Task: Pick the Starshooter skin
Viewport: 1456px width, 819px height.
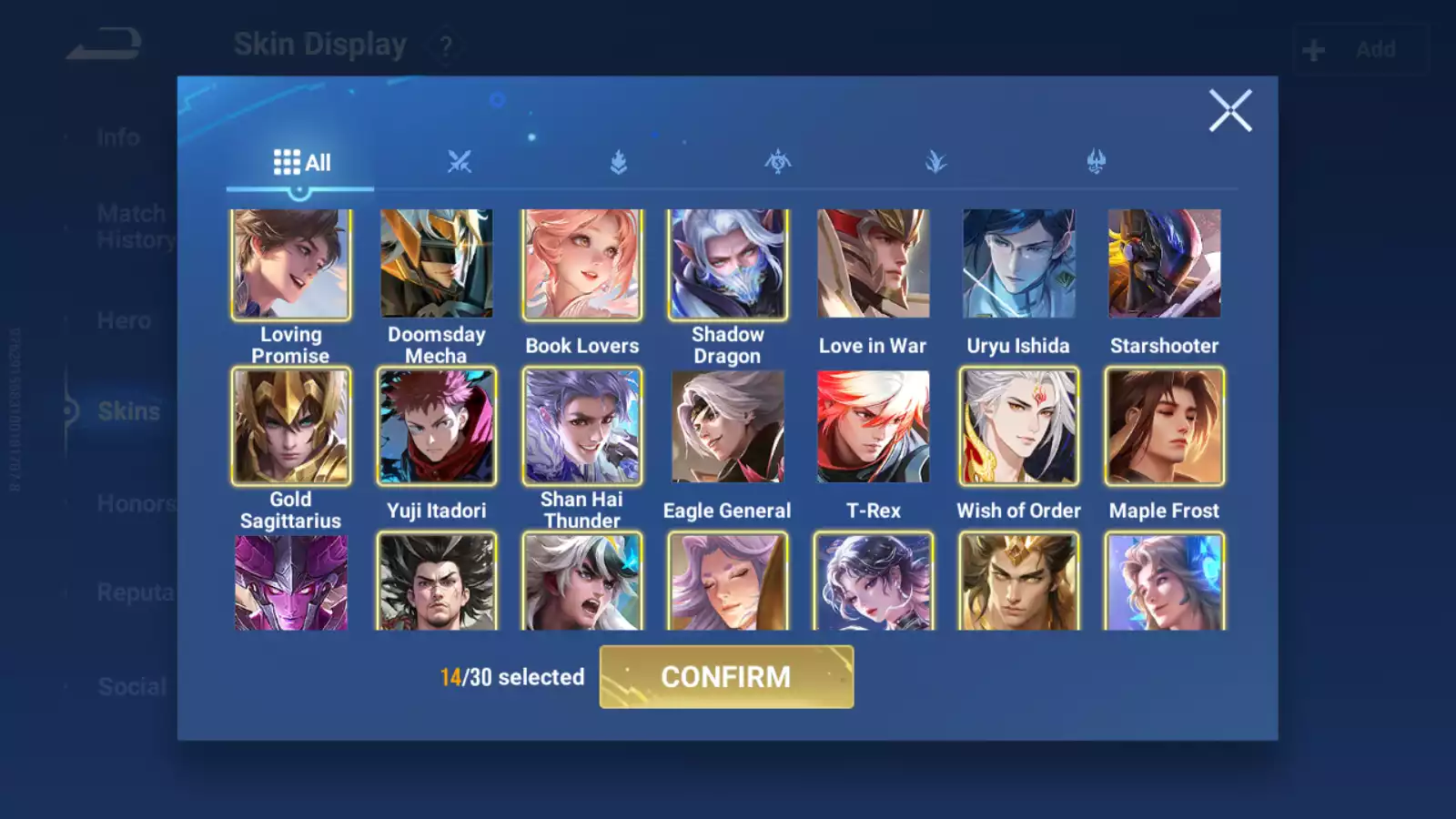Action: coord(1165,264)
